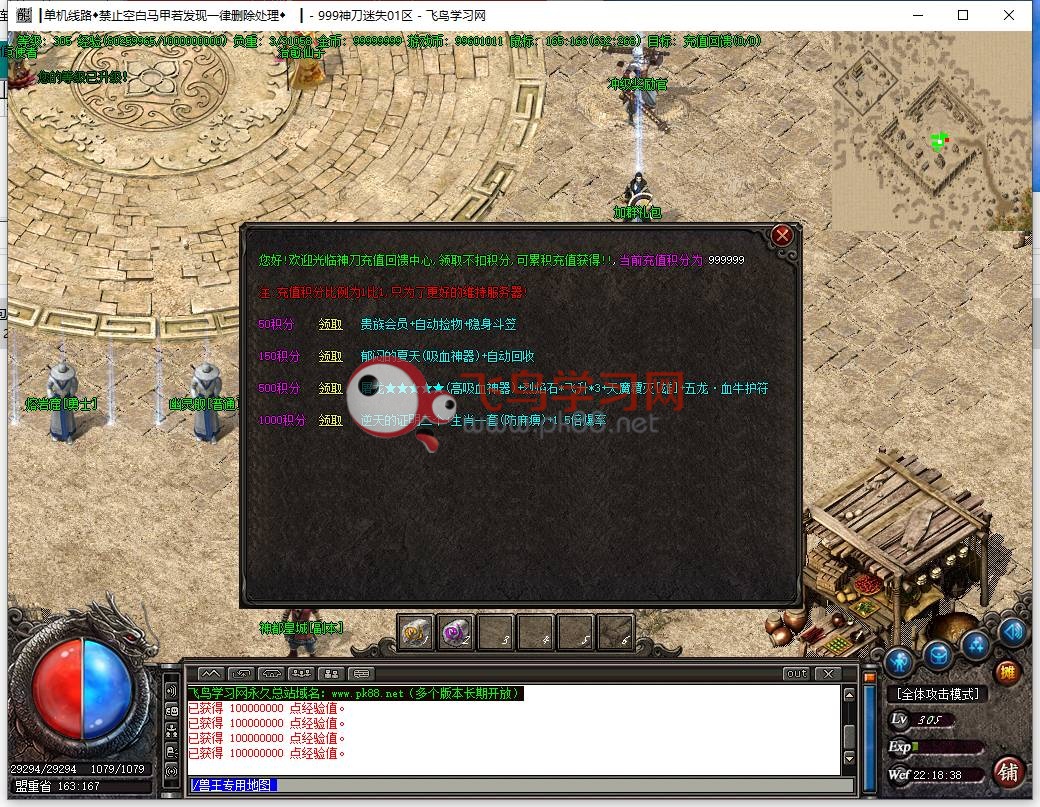
Task: Open the round 铺 shop button
Action: pos(1008,771)
